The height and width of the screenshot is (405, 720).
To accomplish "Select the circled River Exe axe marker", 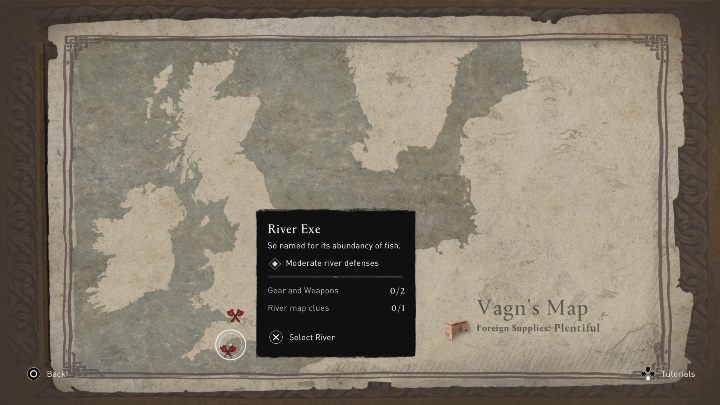I will pos(229,348).
